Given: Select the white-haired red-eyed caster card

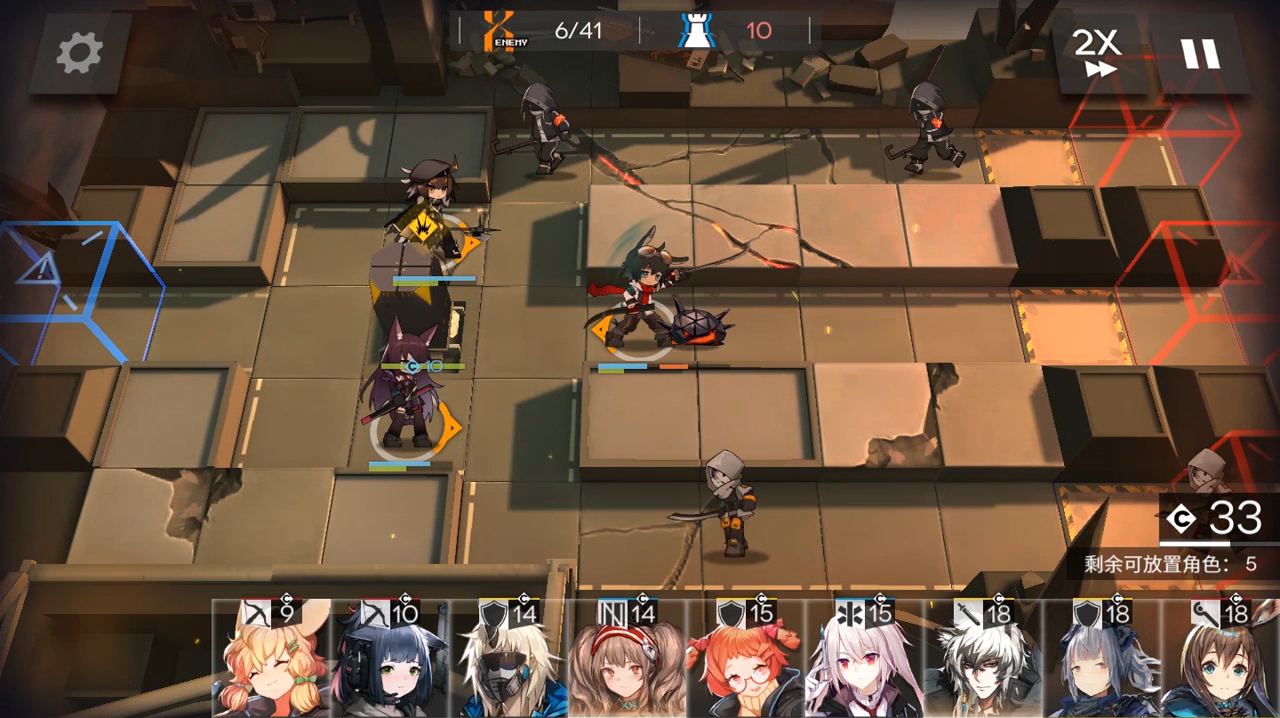Looking at the screenshot, I should point(864,660).
